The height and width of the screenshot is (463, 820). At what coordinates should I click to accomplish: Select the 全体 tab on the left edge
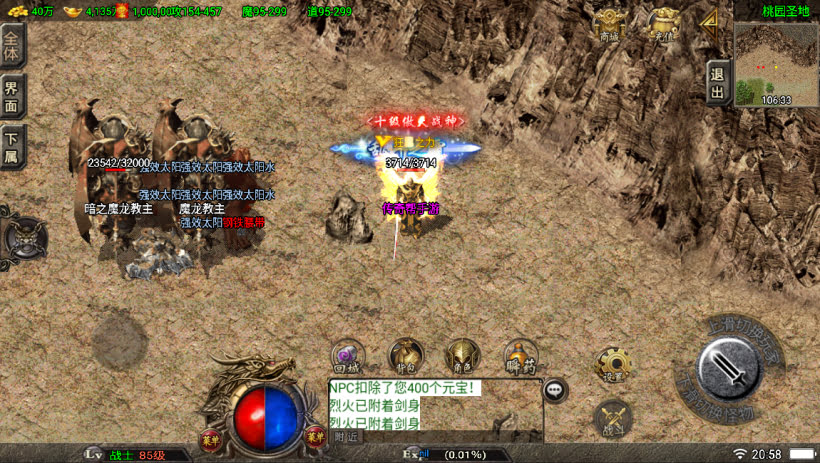coord(12,46)
